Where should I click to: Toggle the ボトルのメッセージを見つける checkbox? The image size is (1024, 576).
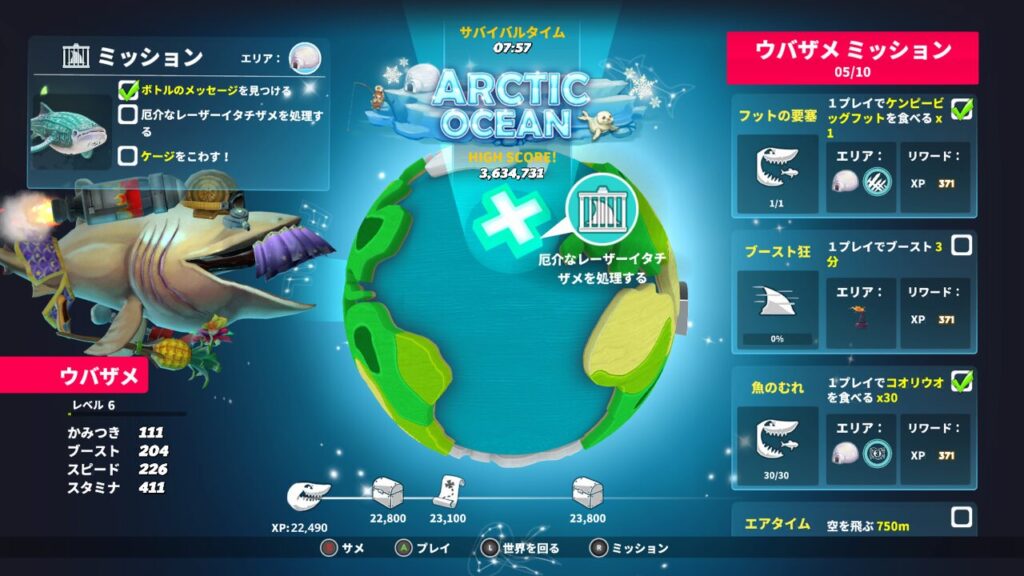[128, 90]
